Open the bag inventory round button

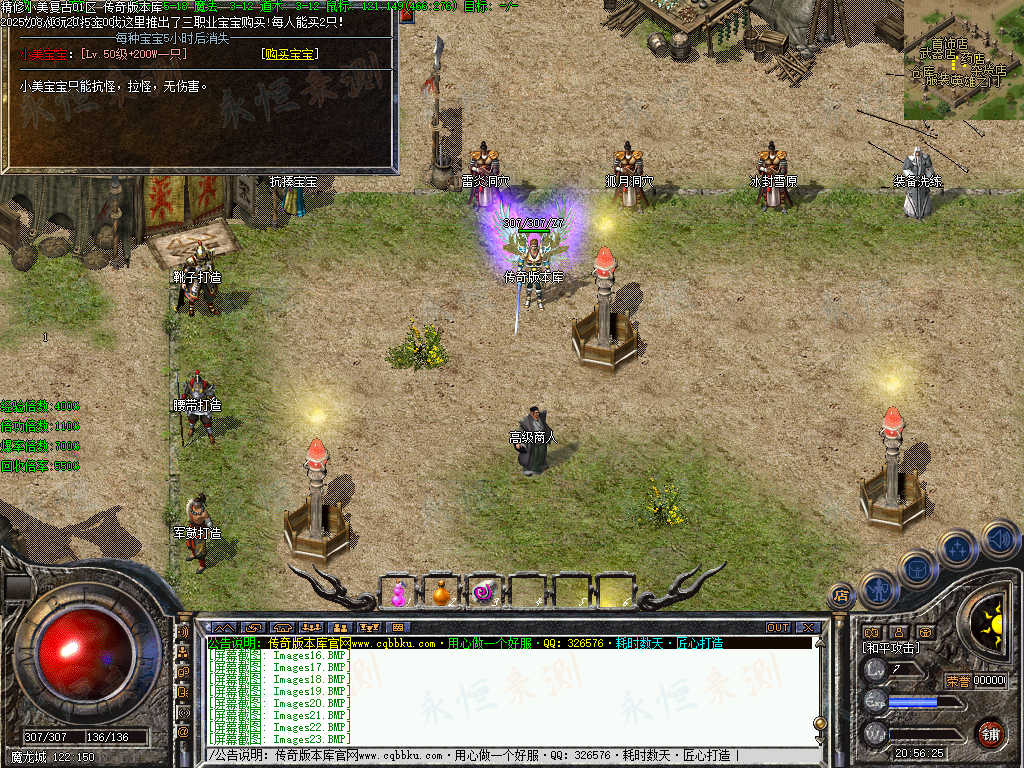pyautogui.click(x=916, y=568)
